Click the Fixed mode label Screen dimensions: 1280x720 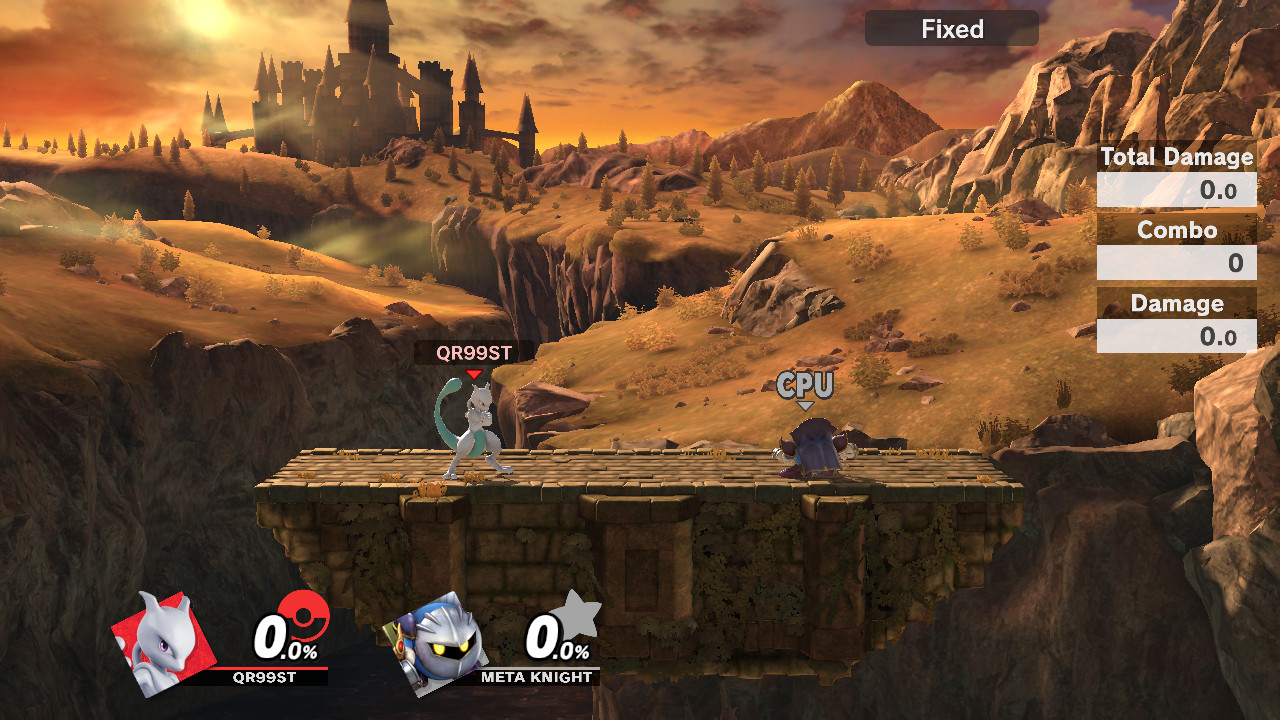tap(951, 29)
